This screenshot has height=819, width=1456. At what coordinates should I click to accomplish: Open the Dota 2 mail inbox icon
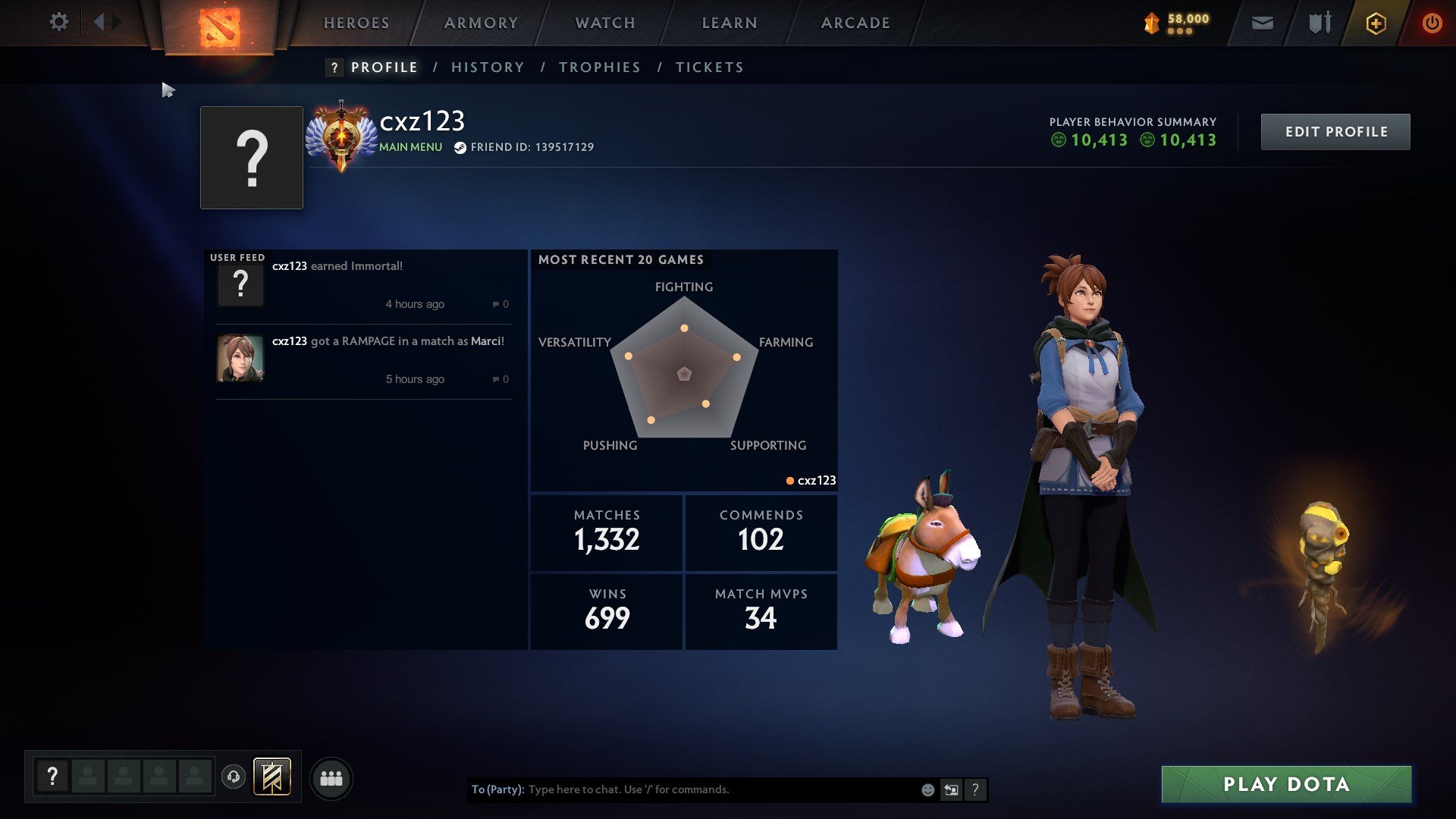coord(1261,23)
